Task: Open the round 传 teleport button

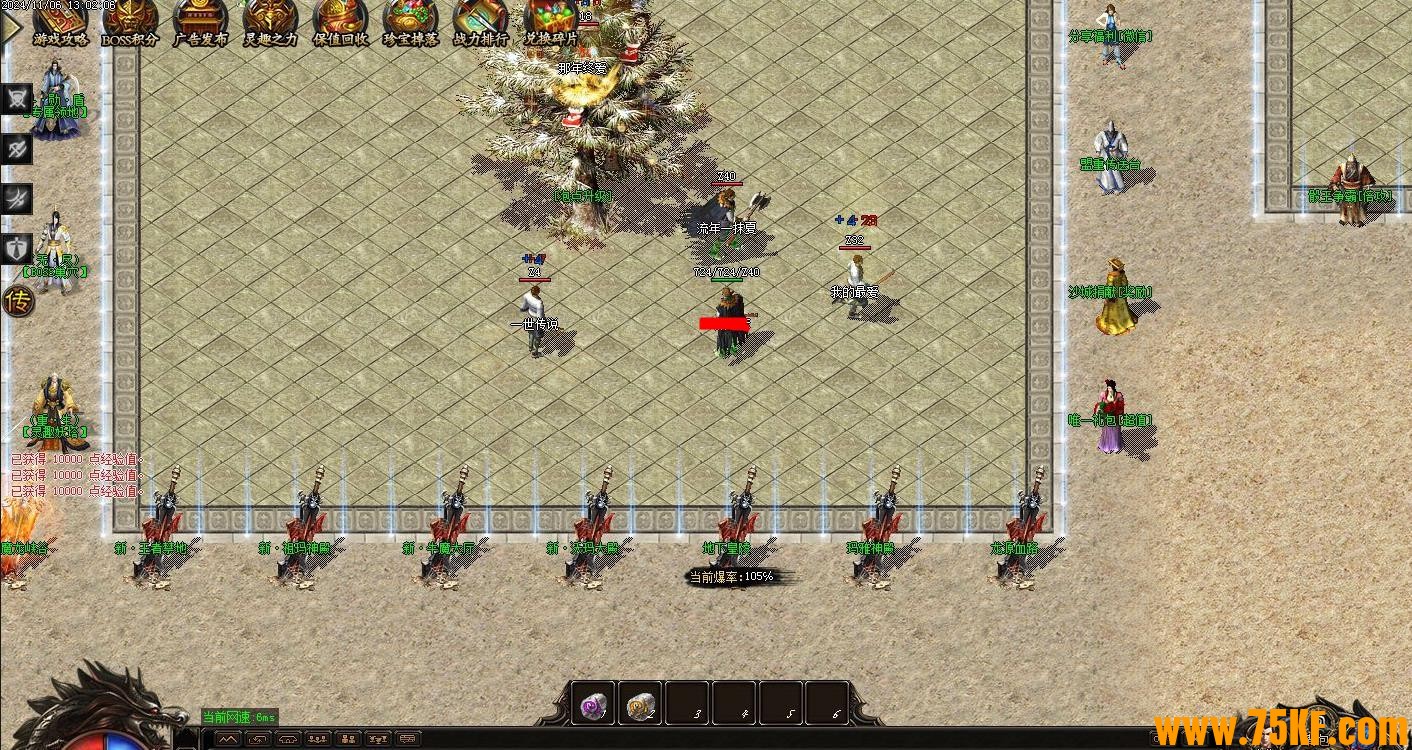Action: (x=18, y=300)
